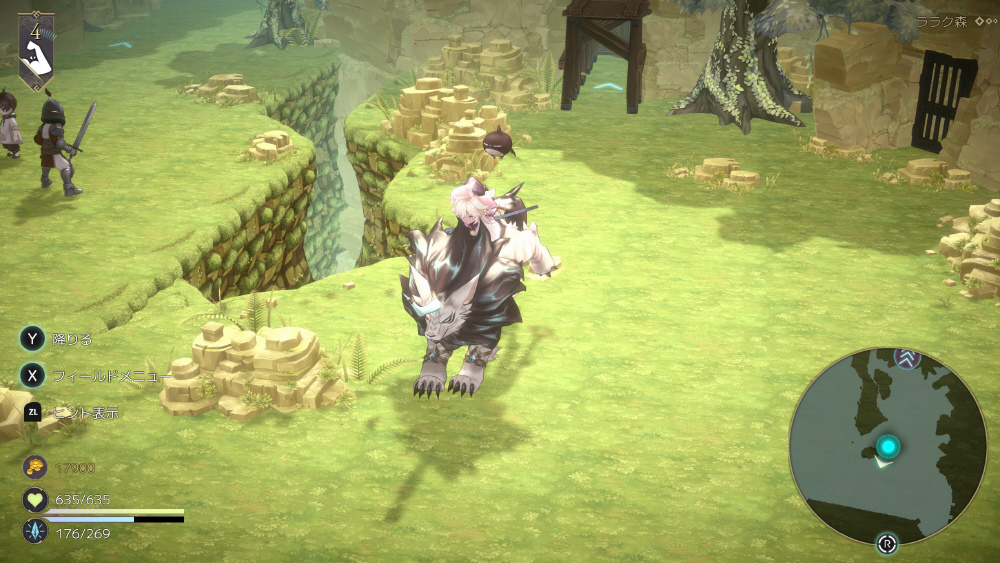Click the double-arrow marker atop the minimap
1000x563 pixels.
[906, 358]
